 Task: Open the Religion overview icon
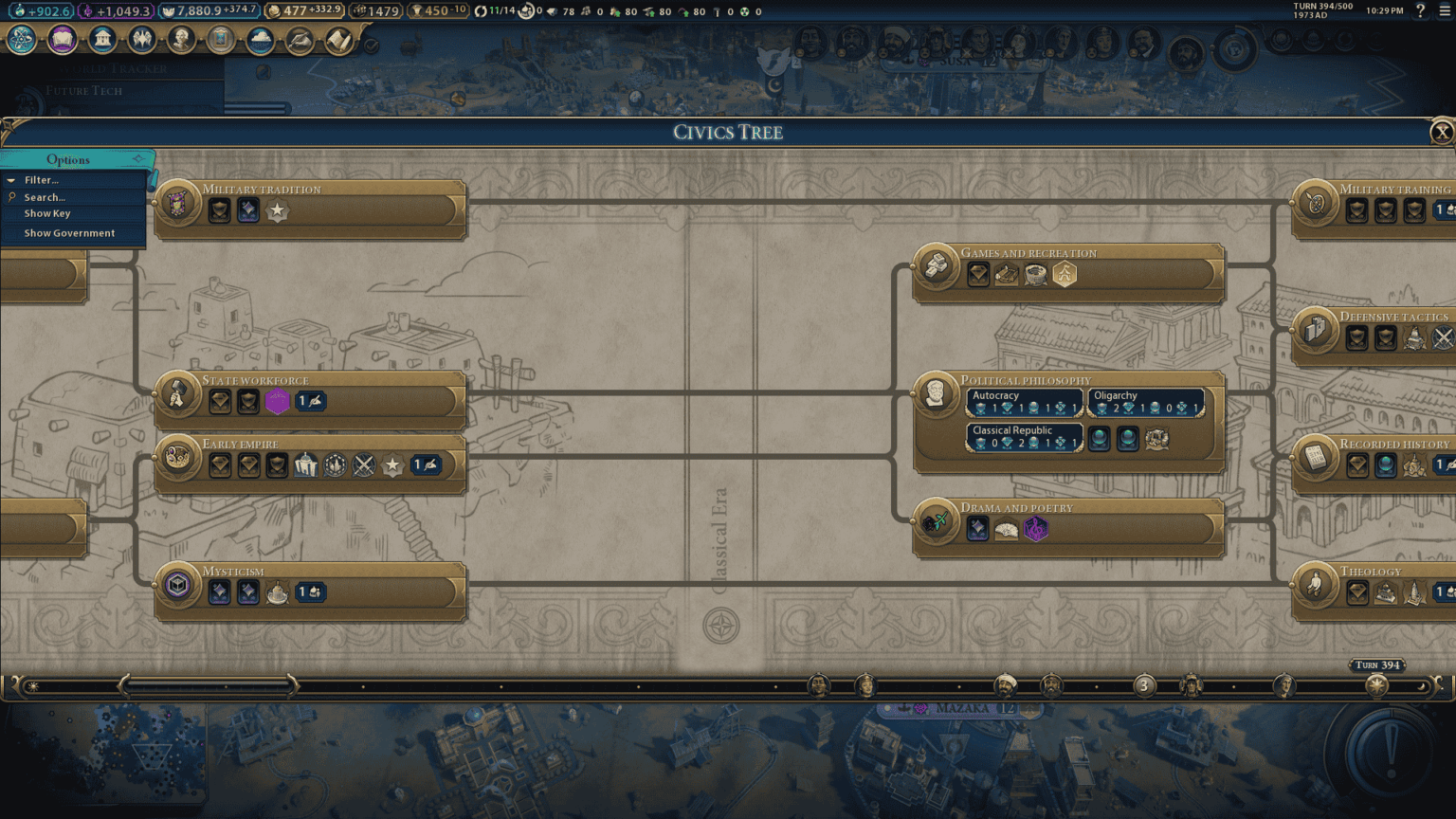coord(140,40)
